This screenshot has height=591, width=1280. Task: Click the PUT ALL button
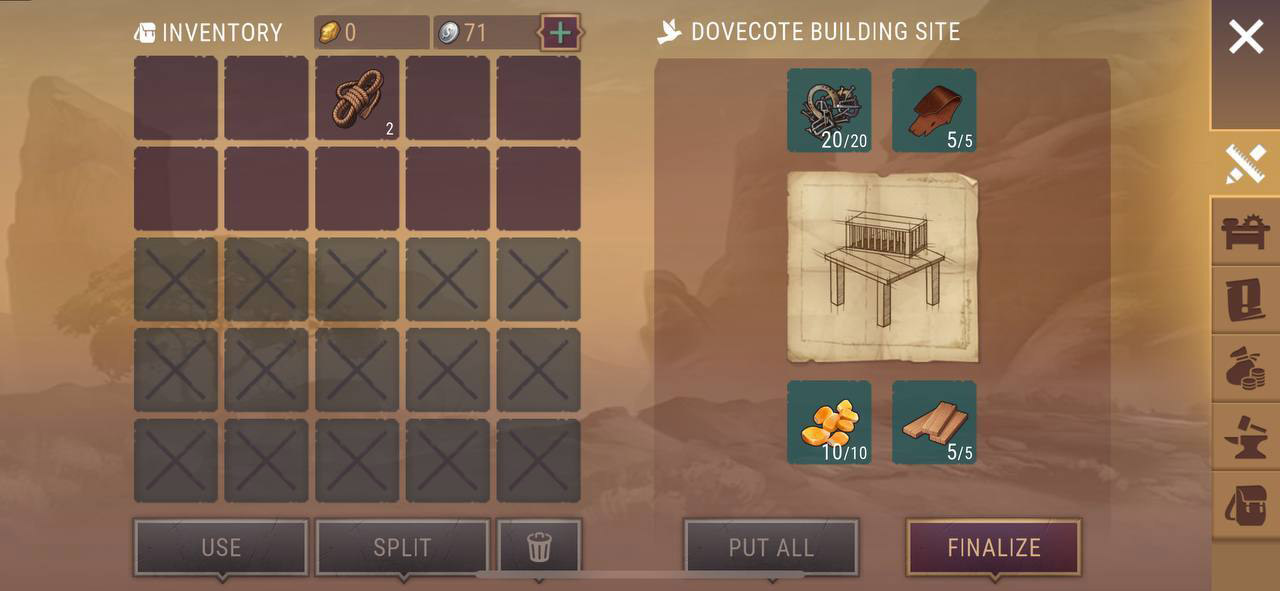771,547
